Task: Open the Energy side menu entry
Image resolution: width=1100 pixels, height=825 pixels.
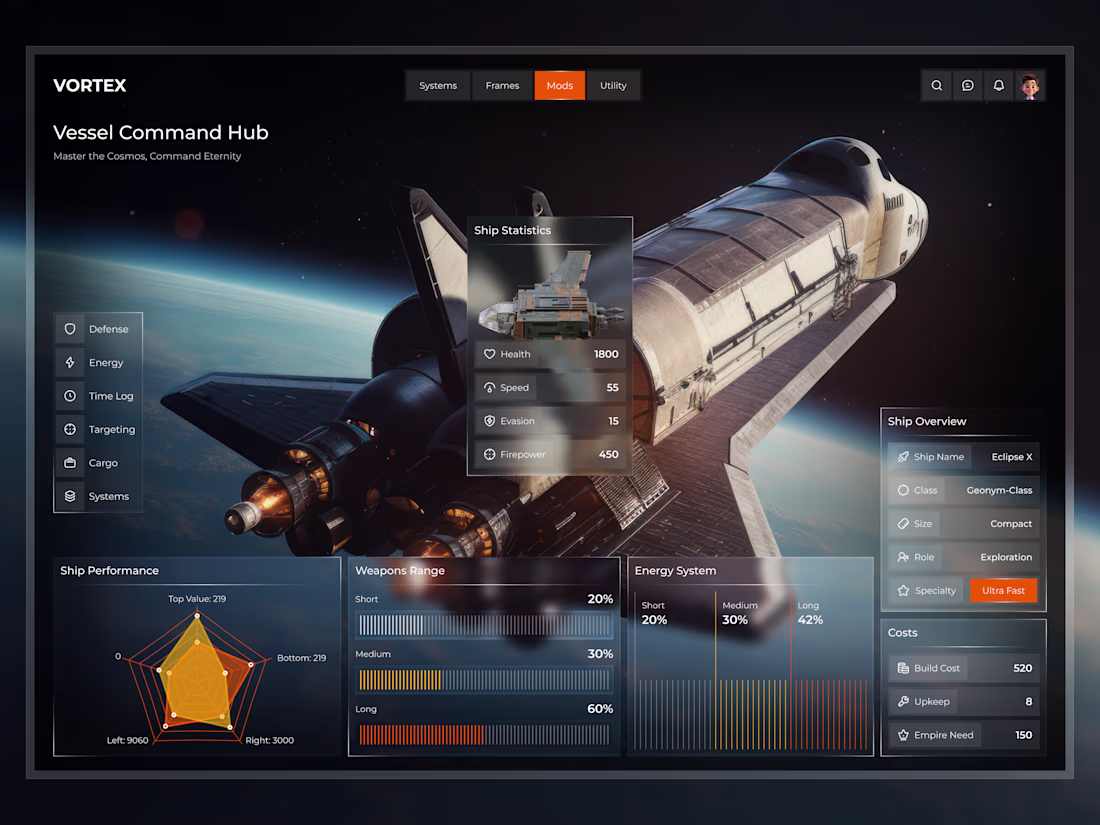Action: click(98, 363)
